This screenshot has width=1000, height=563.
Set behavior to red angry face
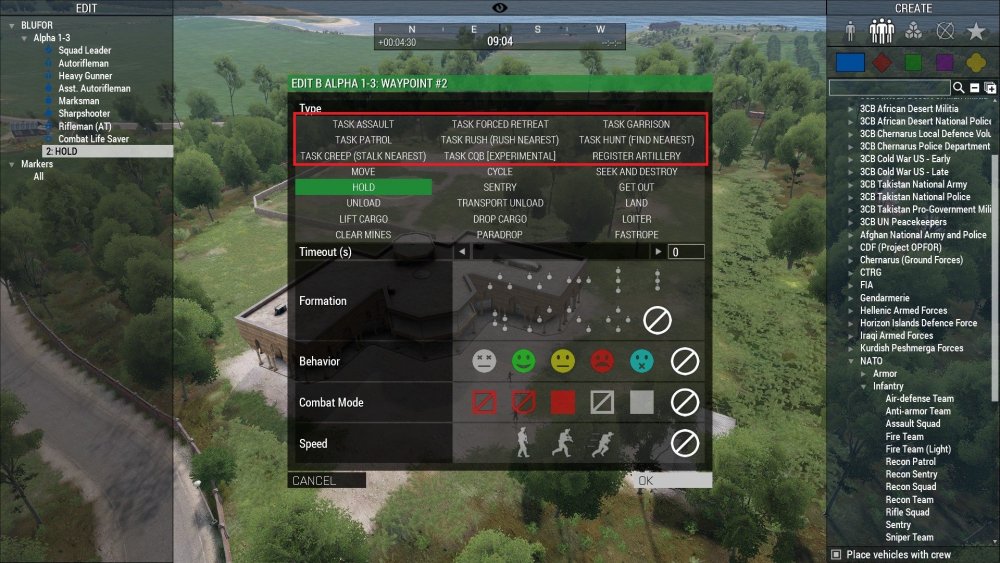click(602, 361)
